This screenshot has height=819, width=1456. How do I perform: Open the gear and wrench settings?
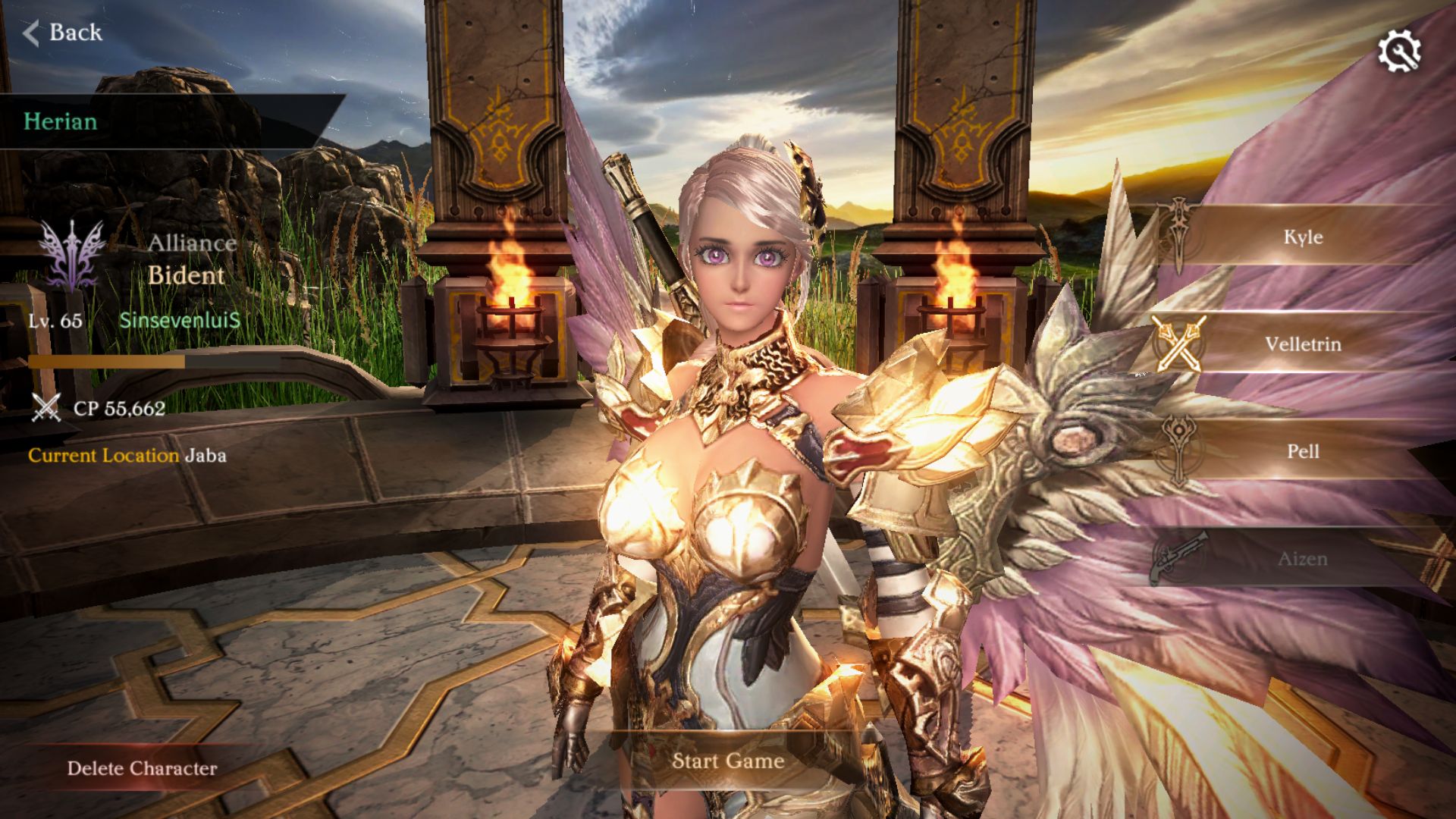[1398, 51]
